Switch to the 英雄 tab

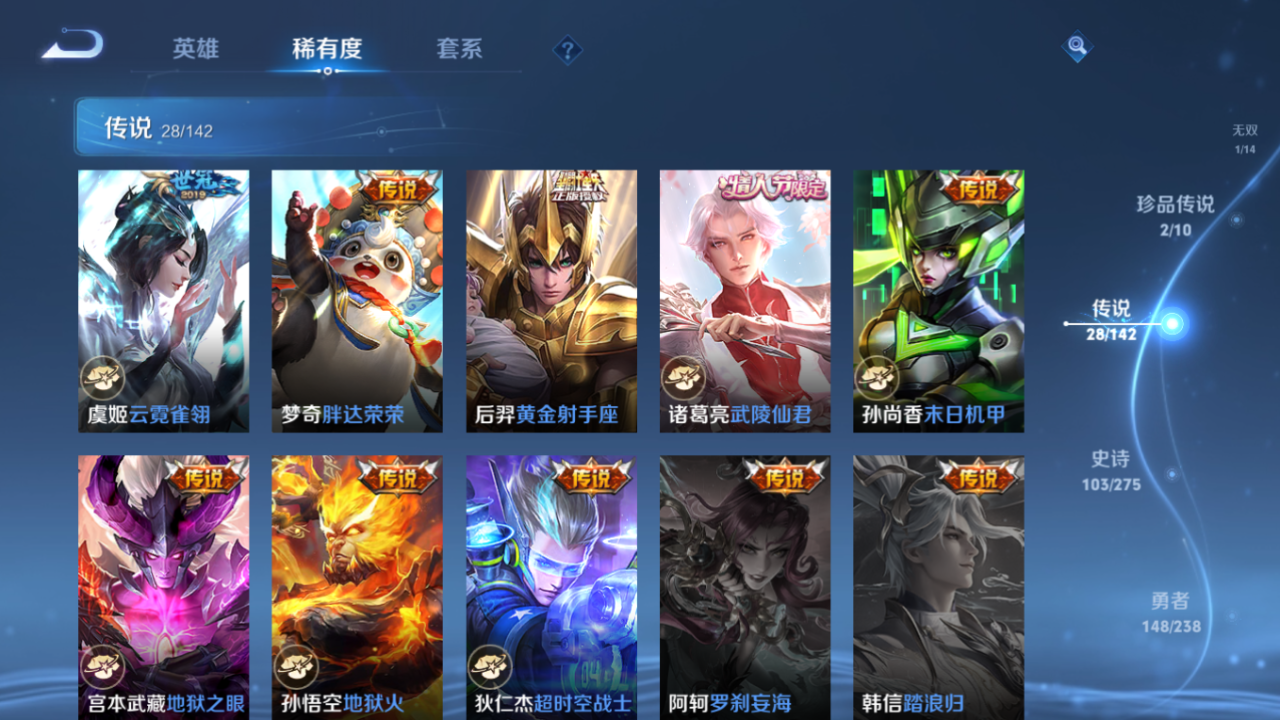click(194, 49)
